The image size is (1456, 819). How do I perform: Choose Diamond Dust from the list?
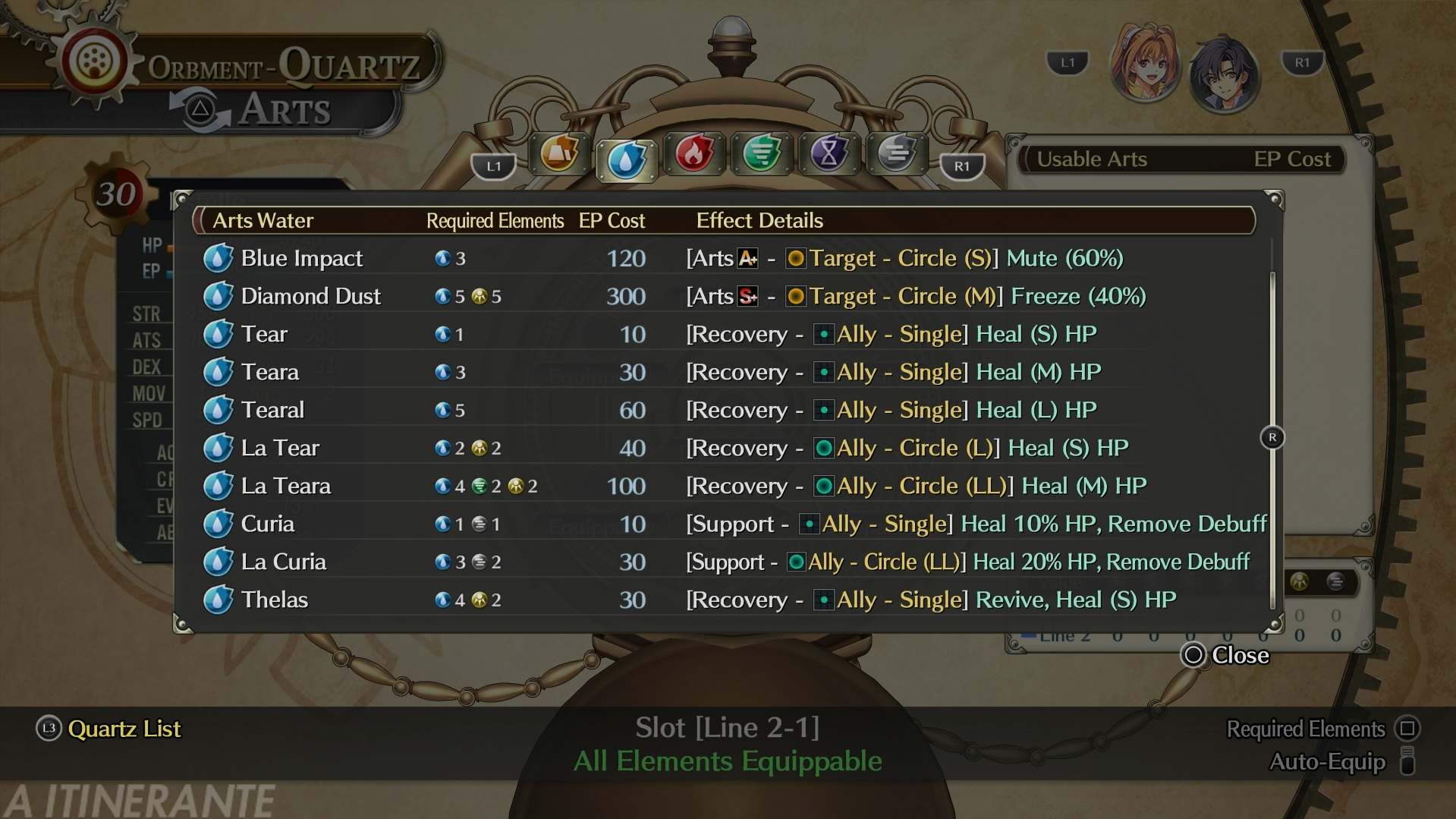tap(310, 296)
